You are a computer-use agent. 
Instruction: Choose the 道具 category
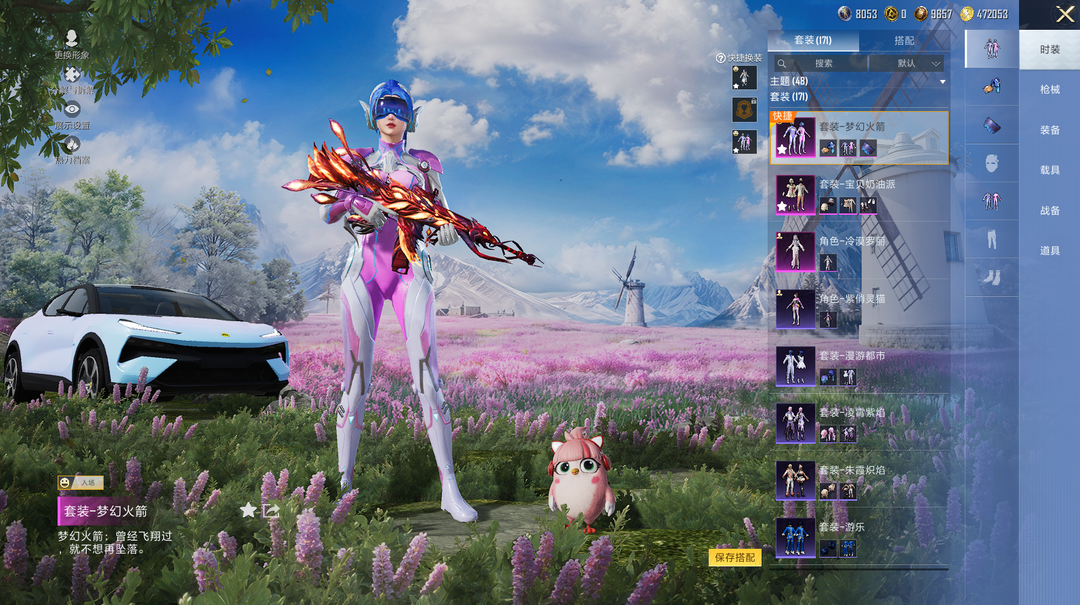pyautogui.click(x=1049, y=251)
